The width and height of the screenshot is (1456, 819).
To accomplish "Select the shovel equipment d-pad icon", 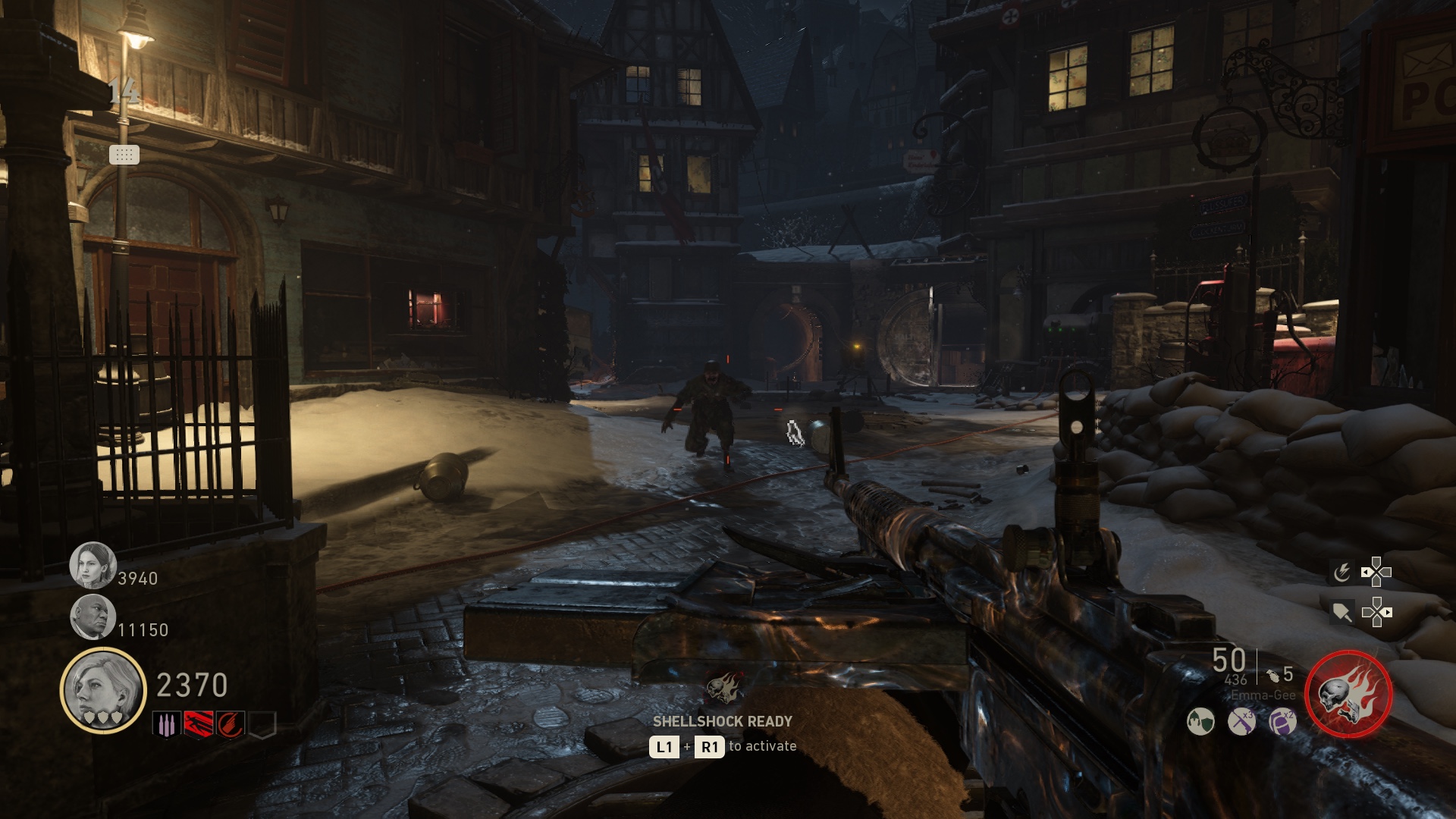I will (x=1344, y=612).
